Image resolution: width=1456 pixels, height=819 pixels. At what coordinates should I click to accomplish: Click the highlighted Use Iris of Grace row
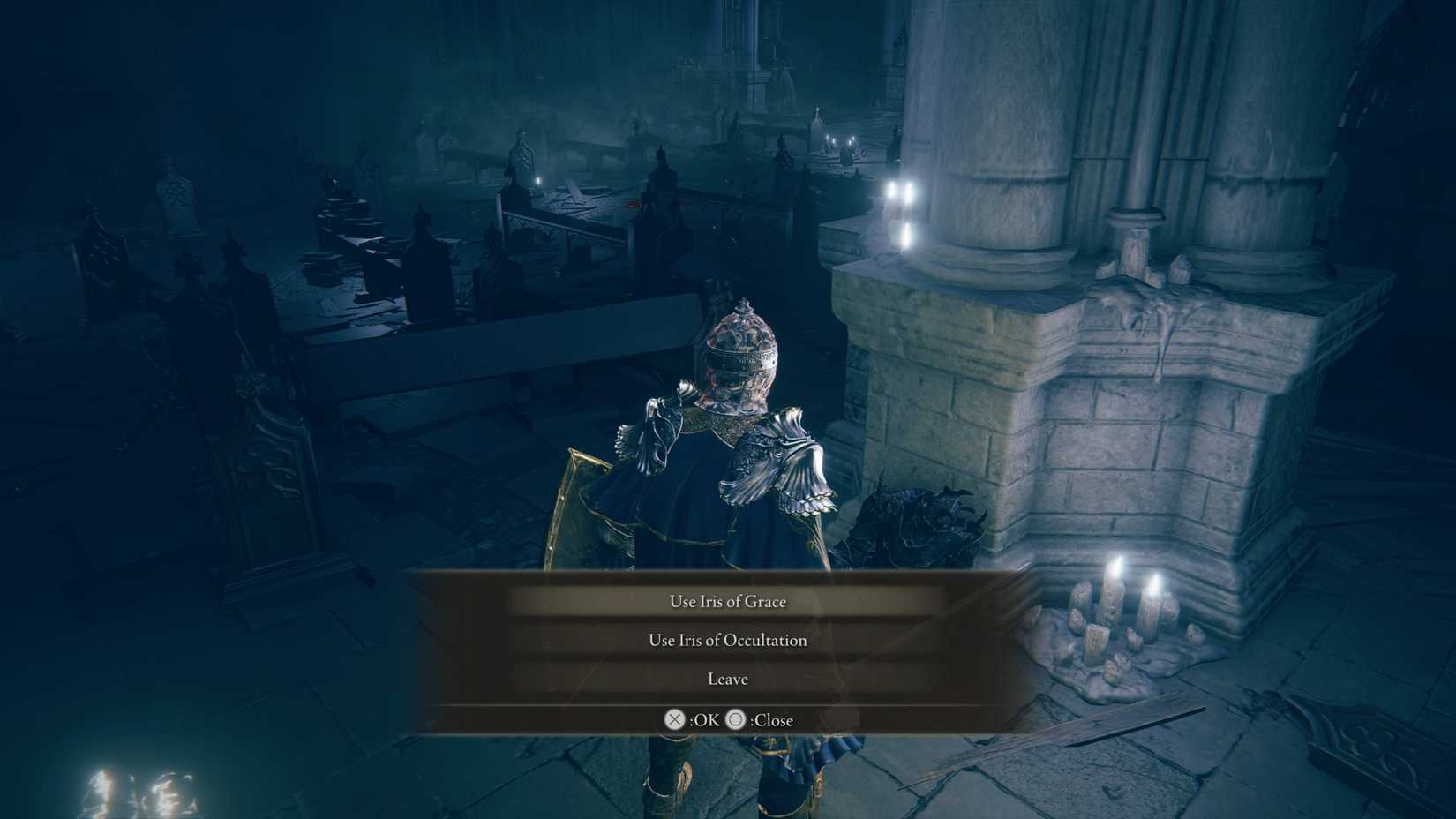click(728, 601)
